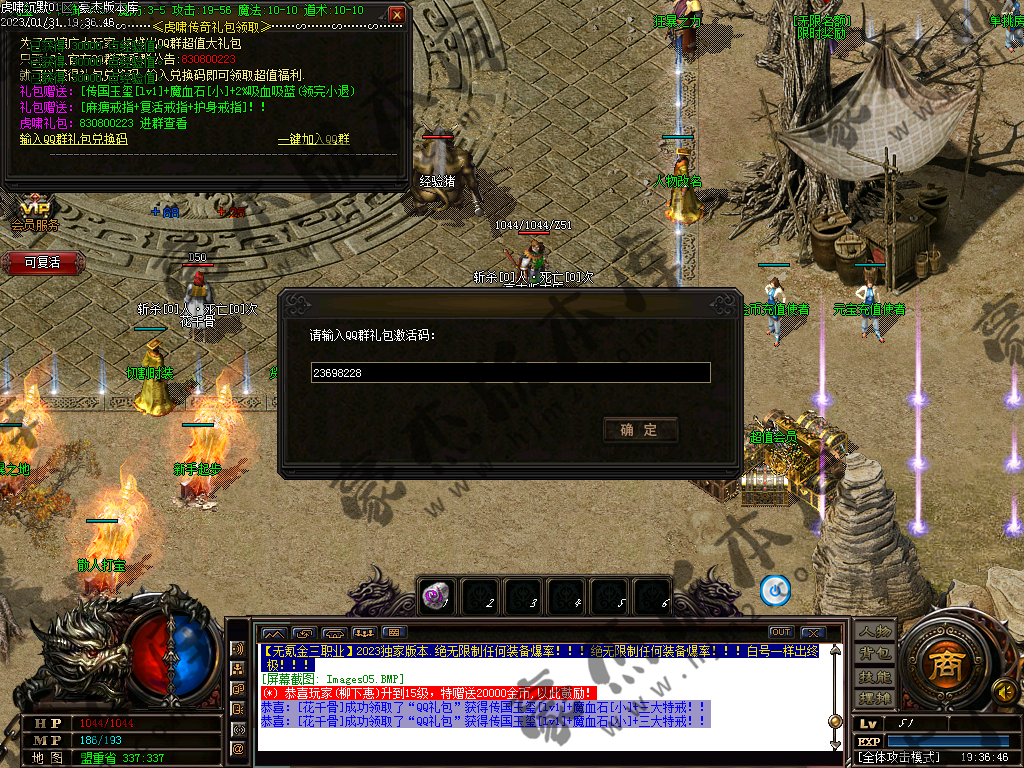The width and height of the screenshot is (1024, 768).
Task: Use the purple item in hotbar slot 1
Action: 434,595
